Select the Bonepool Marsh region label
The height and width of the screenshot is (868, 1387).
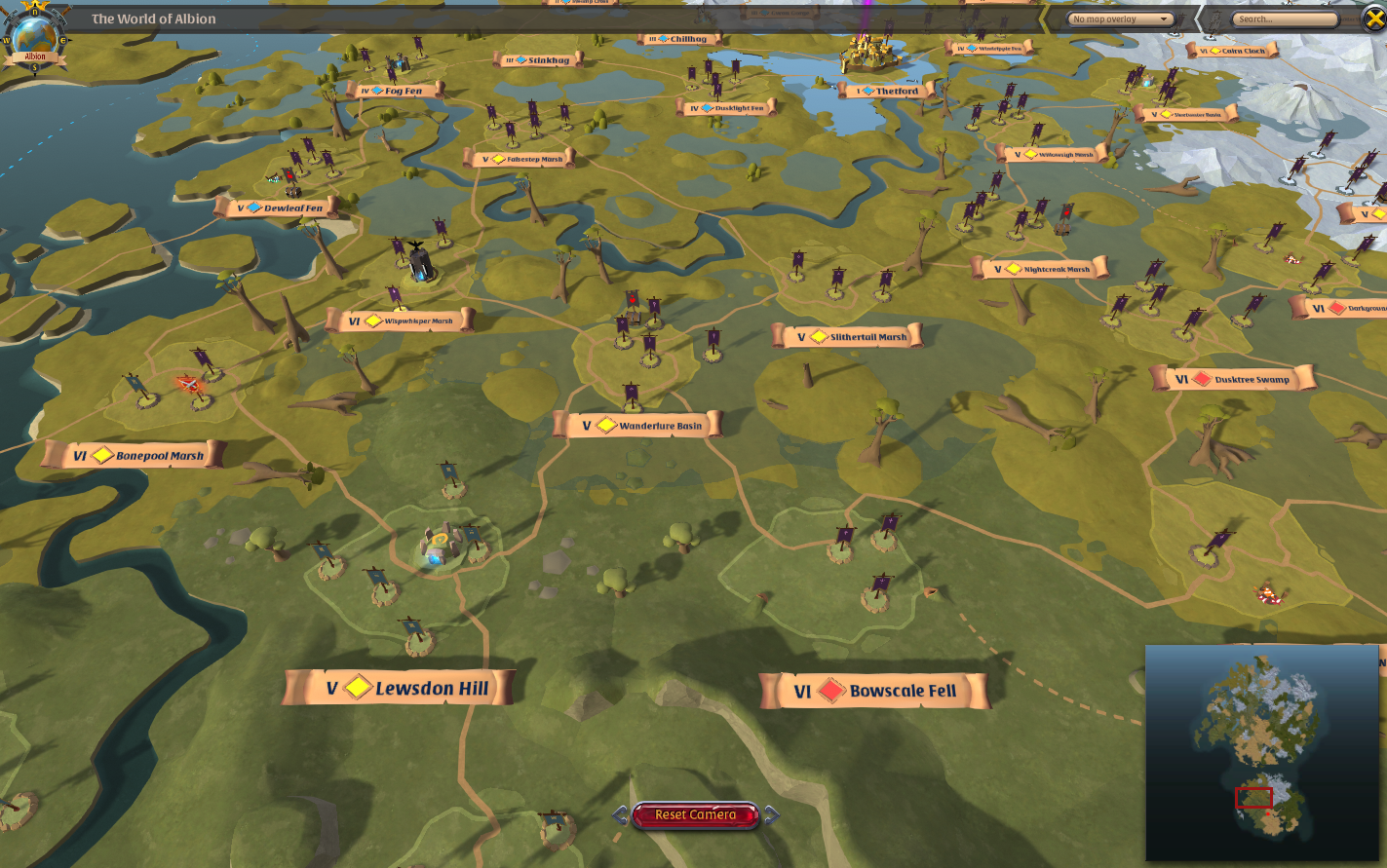(135, 455)
